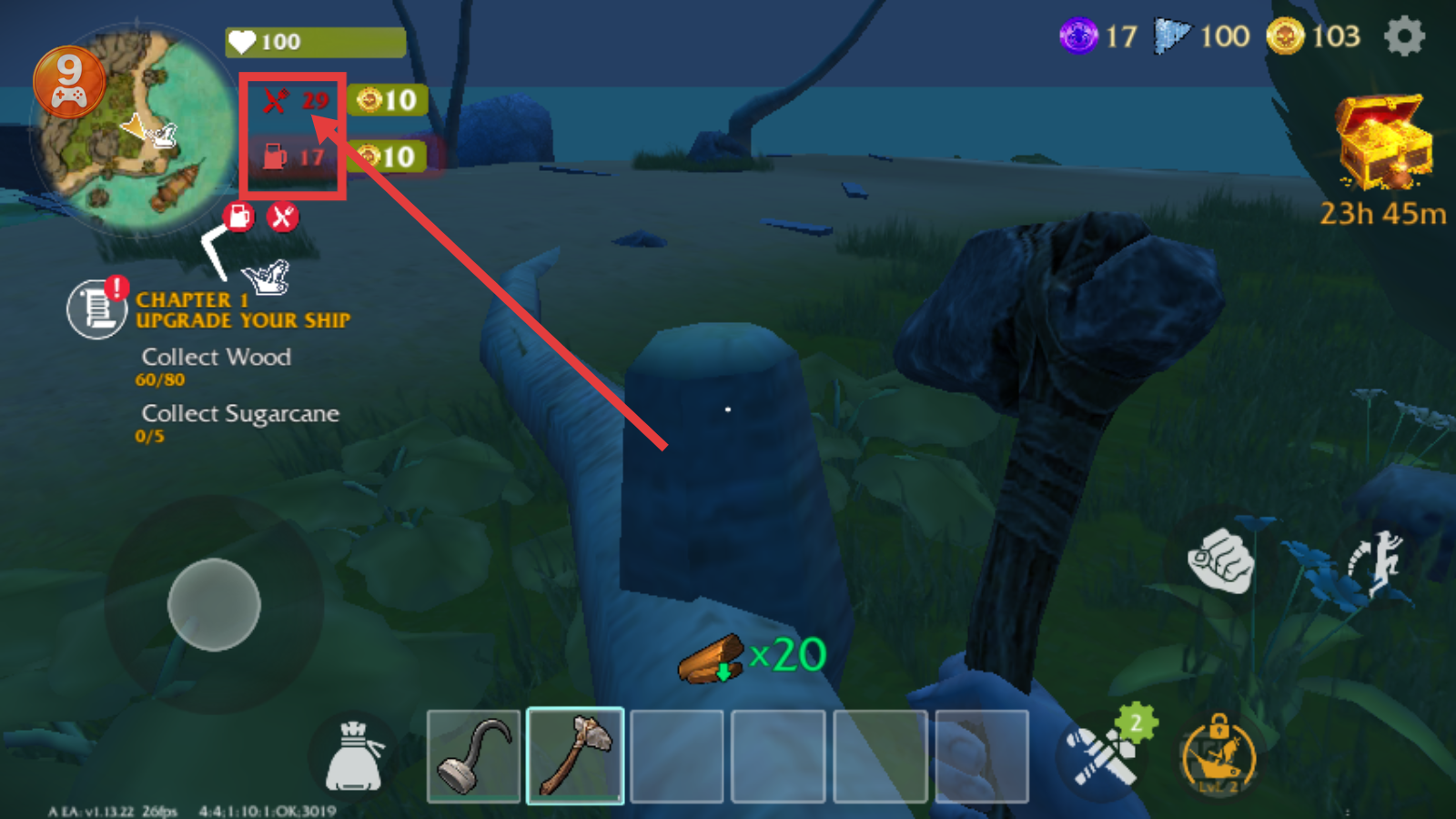Open the locked ship upgrade button
This screenshot has width=1456, height=819.
1218,757
